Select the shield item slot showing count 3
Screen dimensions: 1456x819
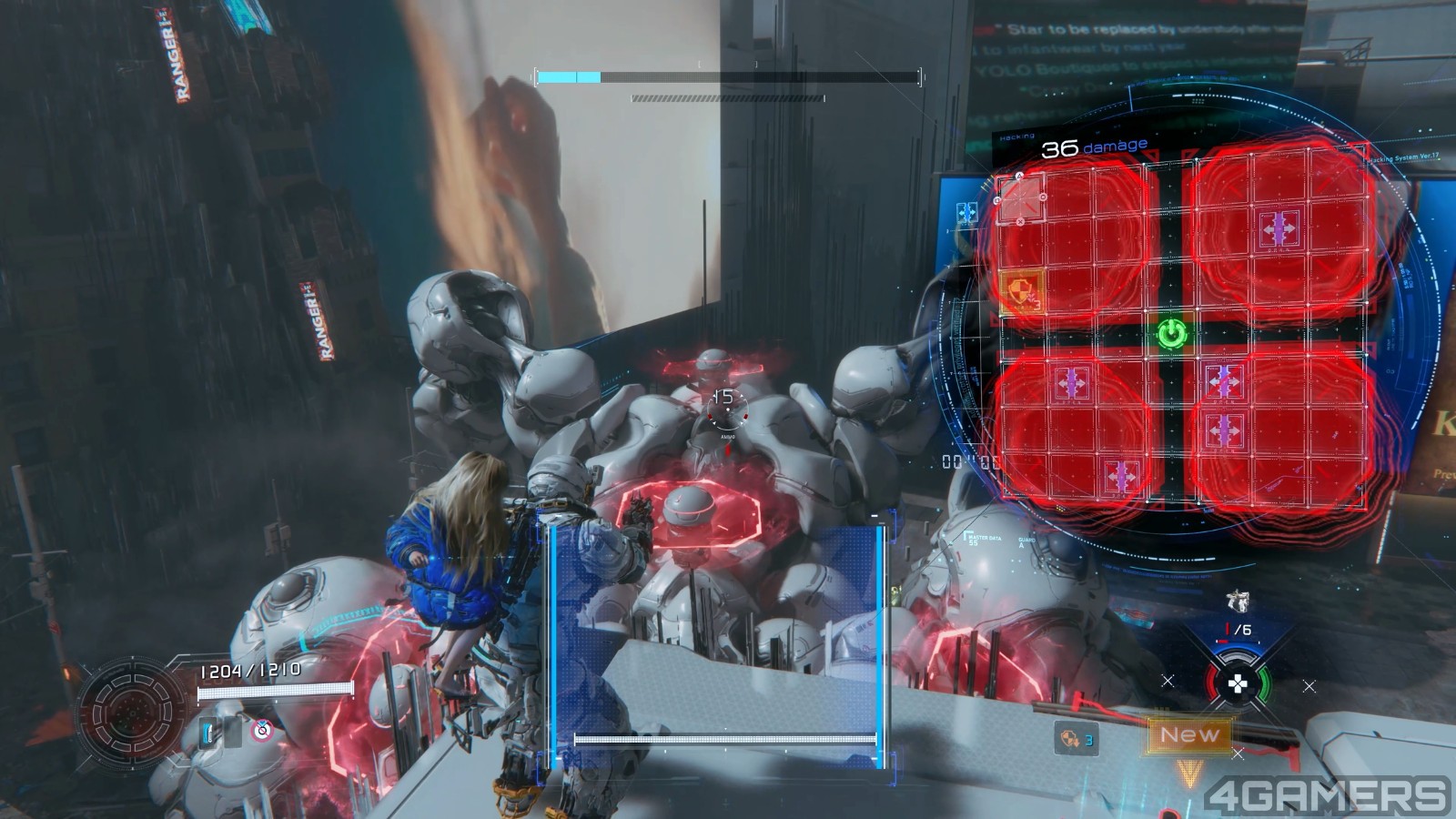[x=1075, y=738]
